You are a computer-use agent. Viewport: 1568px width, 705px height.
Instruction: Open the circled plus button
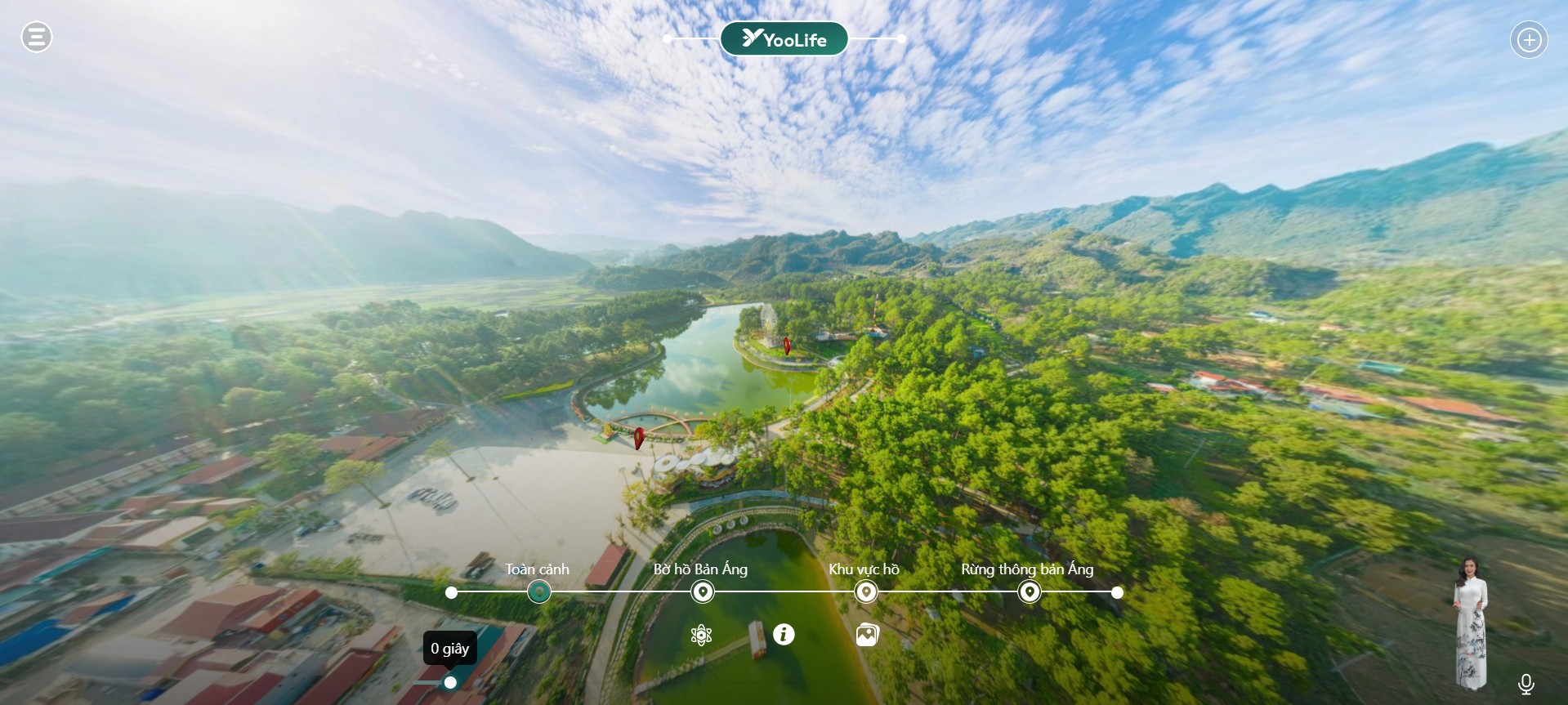[1529, 40]
